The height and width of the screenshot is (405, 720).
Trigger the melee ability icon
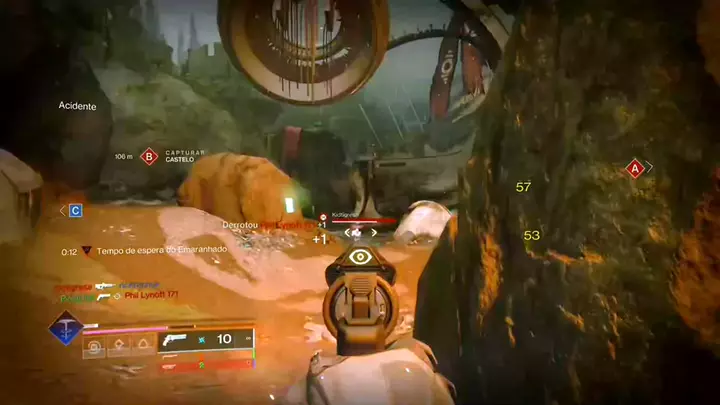(120, 347)
